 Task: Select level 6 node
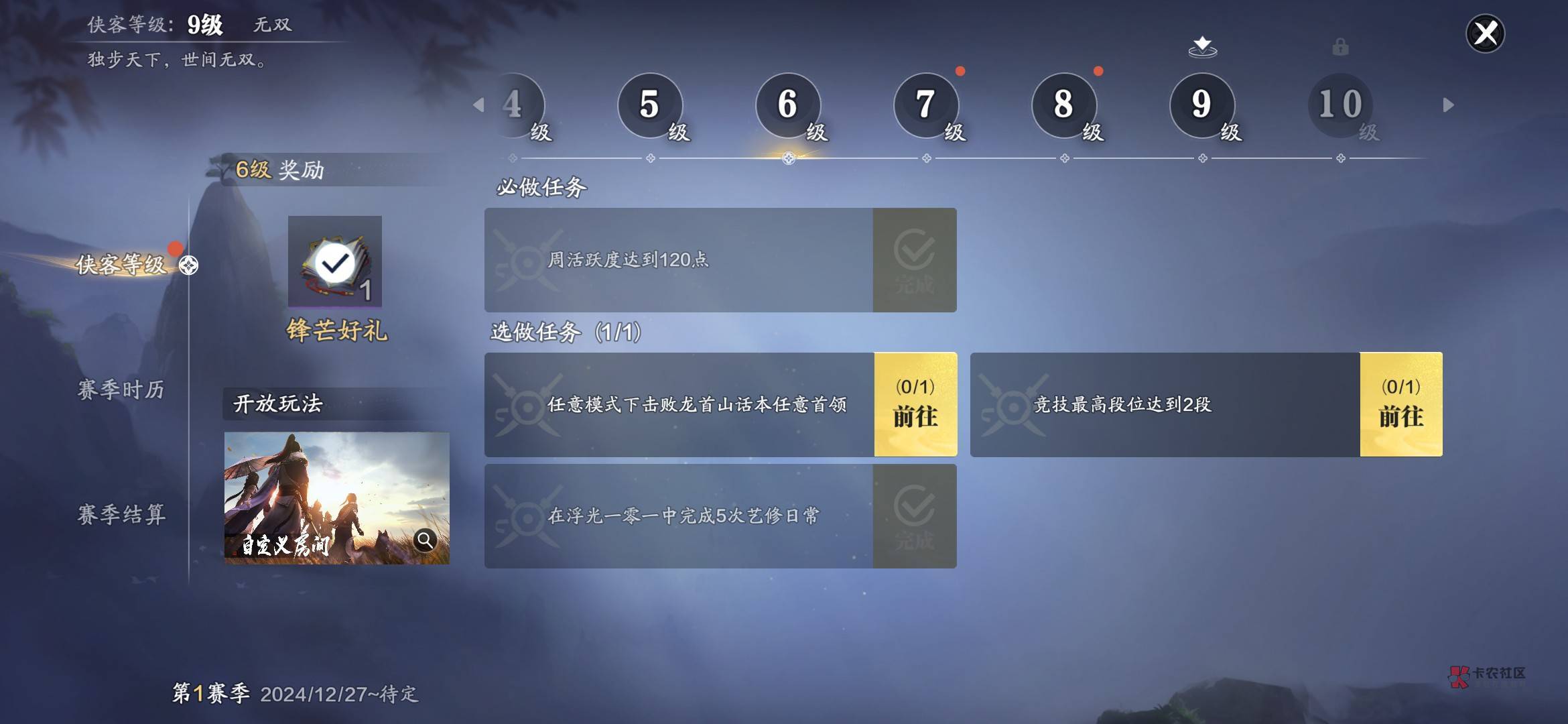pyautogui.click(x=788, y=105)
